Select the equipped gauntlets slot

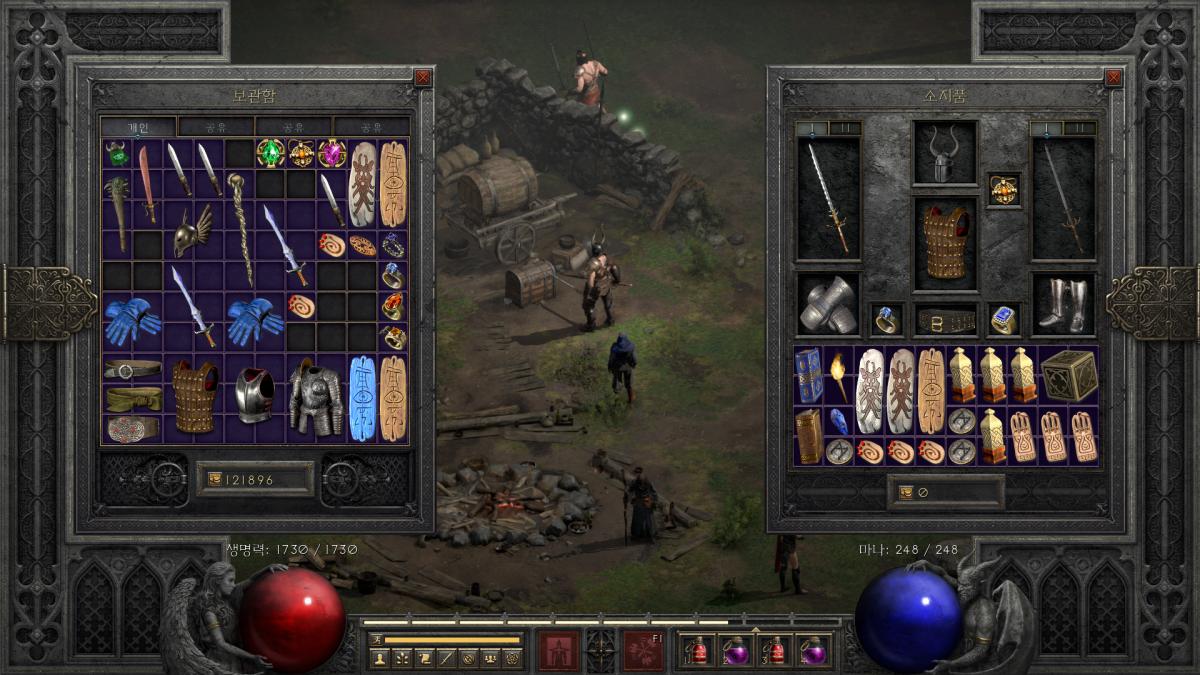(829, 304)
